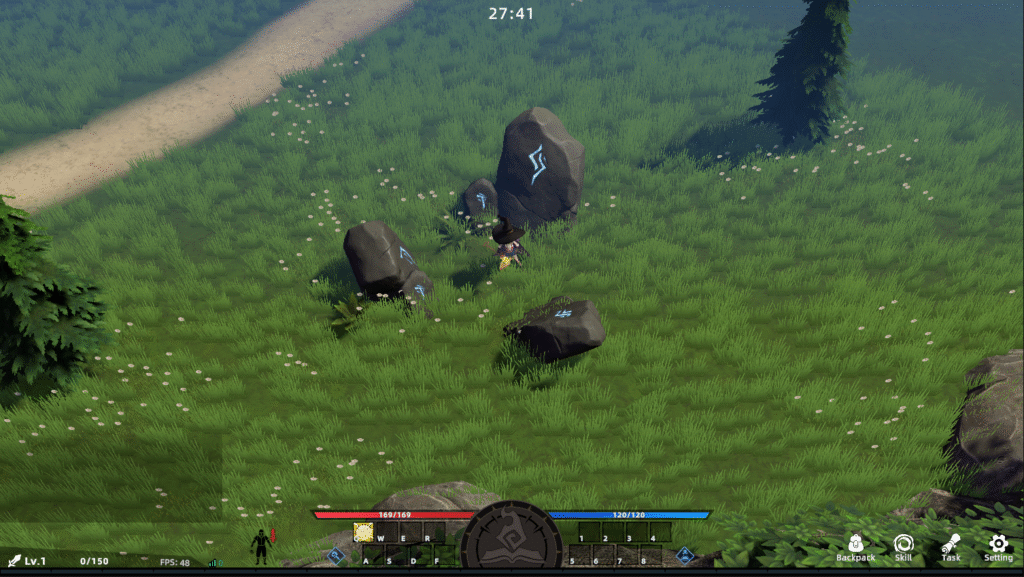1024x577 pixels.
Task: Open the Skill menu
Action: click(x=903, y=546)
